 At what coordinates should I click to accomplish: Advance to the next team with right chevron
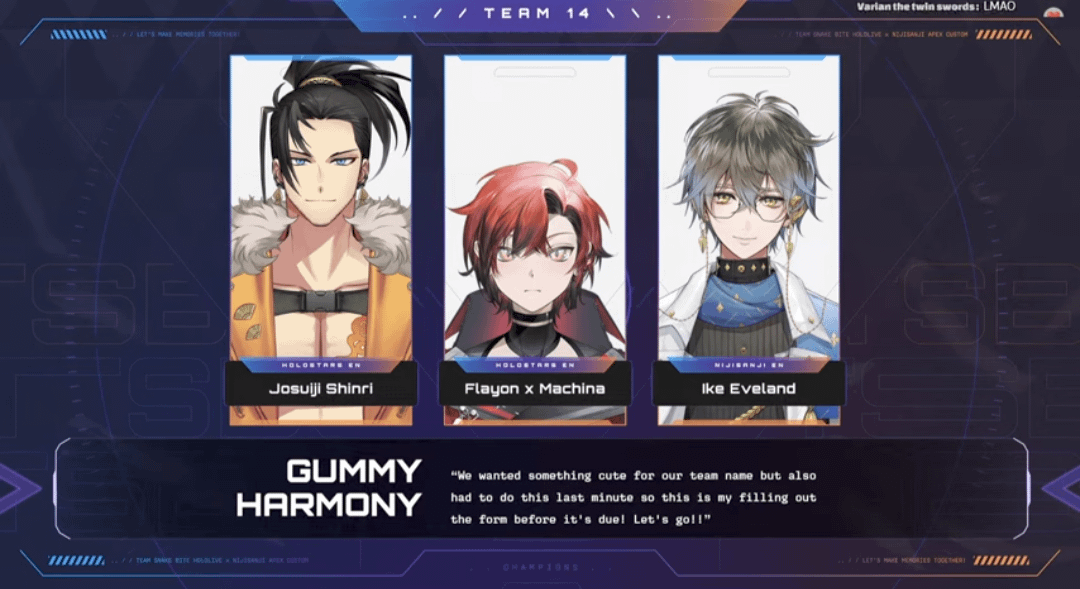pos(1062,489)
